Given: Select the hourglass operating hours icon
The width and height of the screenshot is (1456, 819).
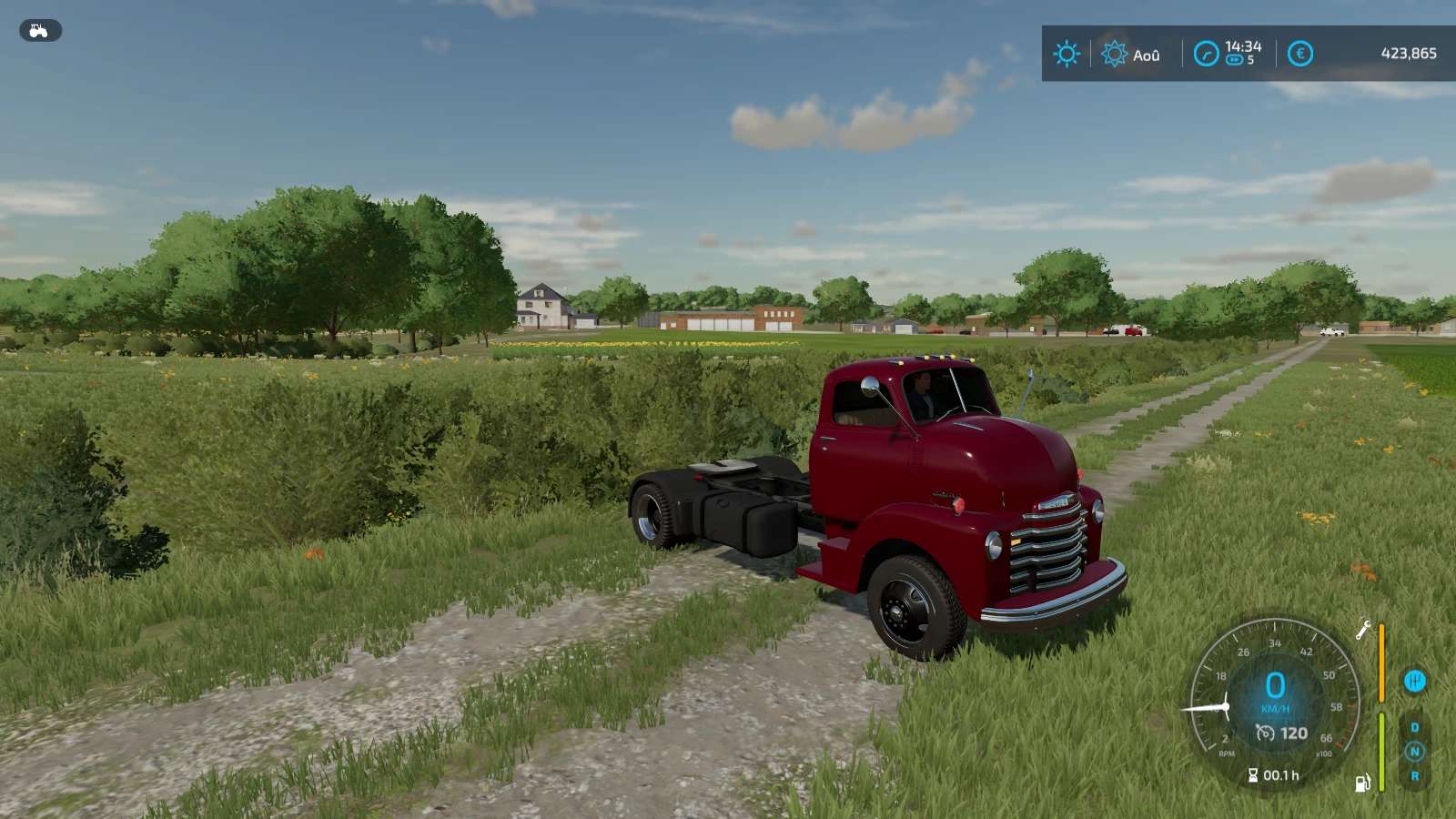Looking at the screenshot, I should pos(1253,775).
